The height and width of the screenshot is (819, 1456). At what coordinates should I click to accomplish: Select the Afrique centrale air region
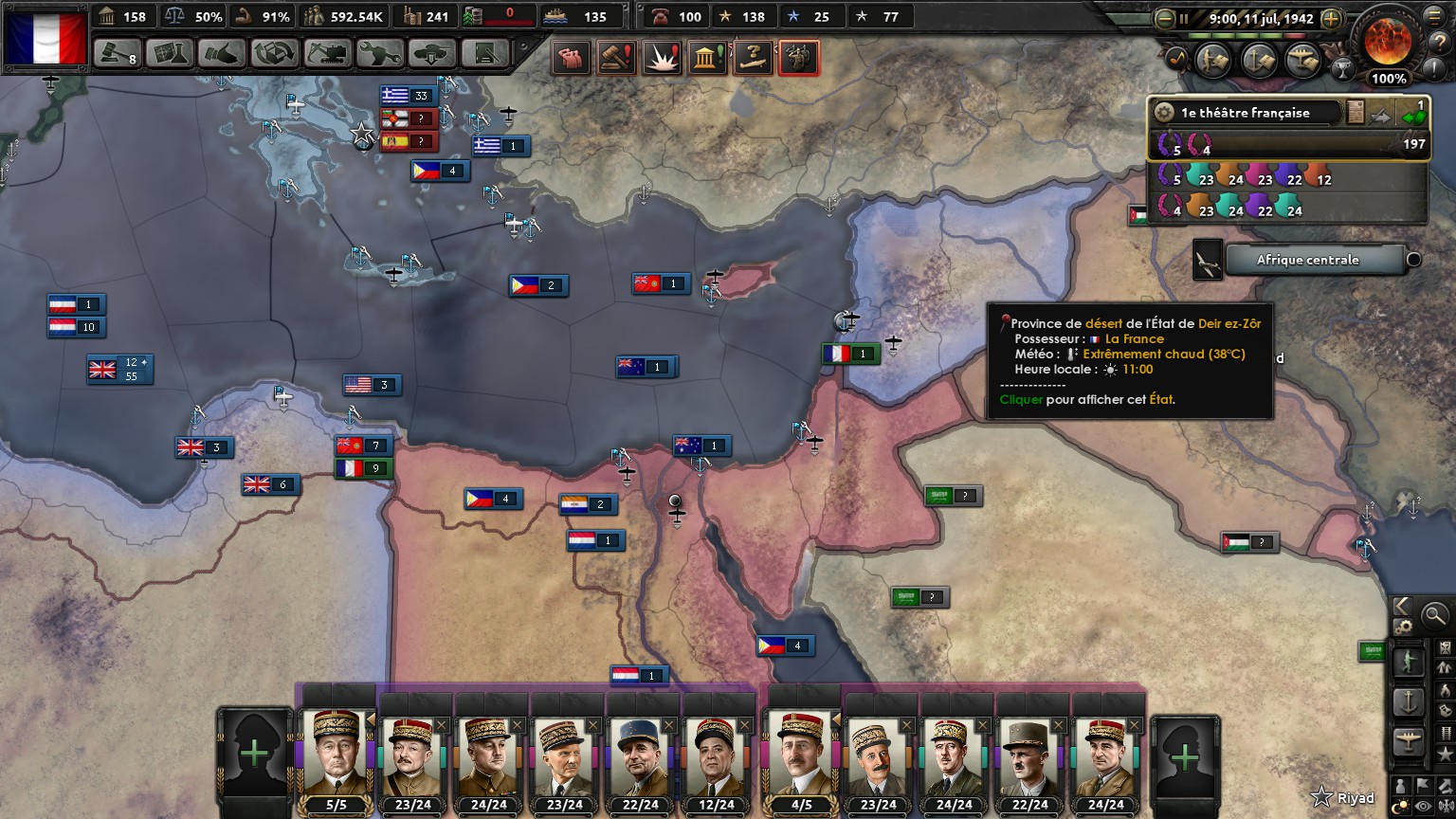point(1307,260)
